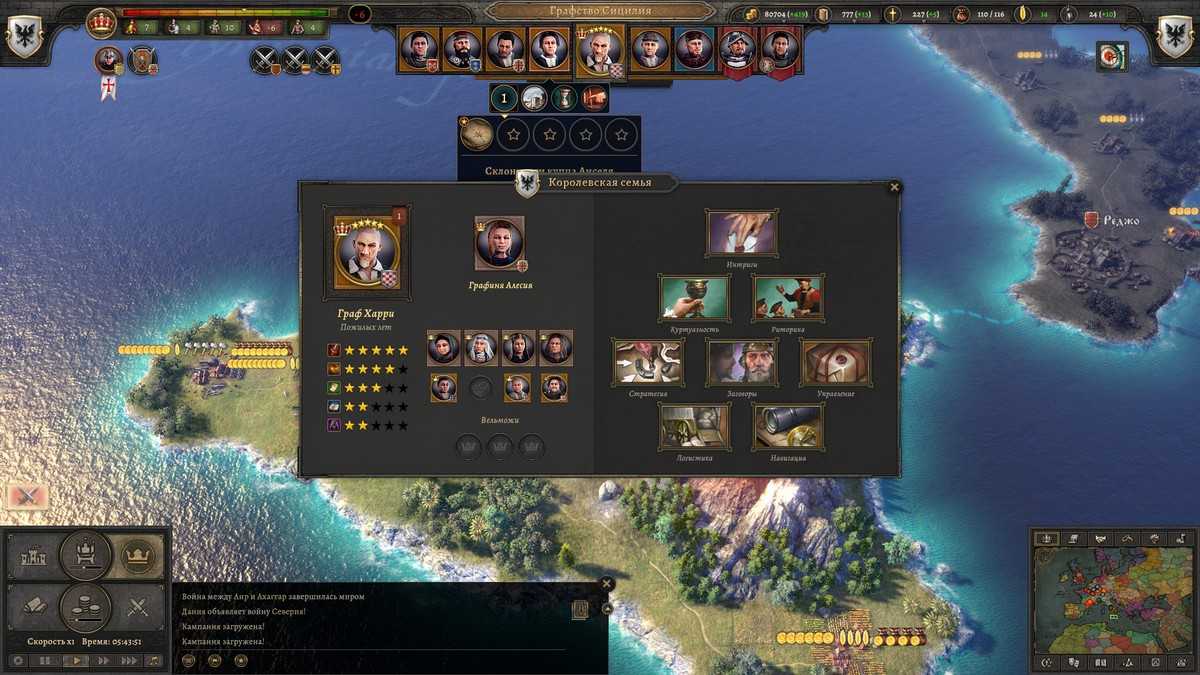Choose the Логистика skill tile
The width and height of the screenshot is (1200, 675).
(694, 427)
